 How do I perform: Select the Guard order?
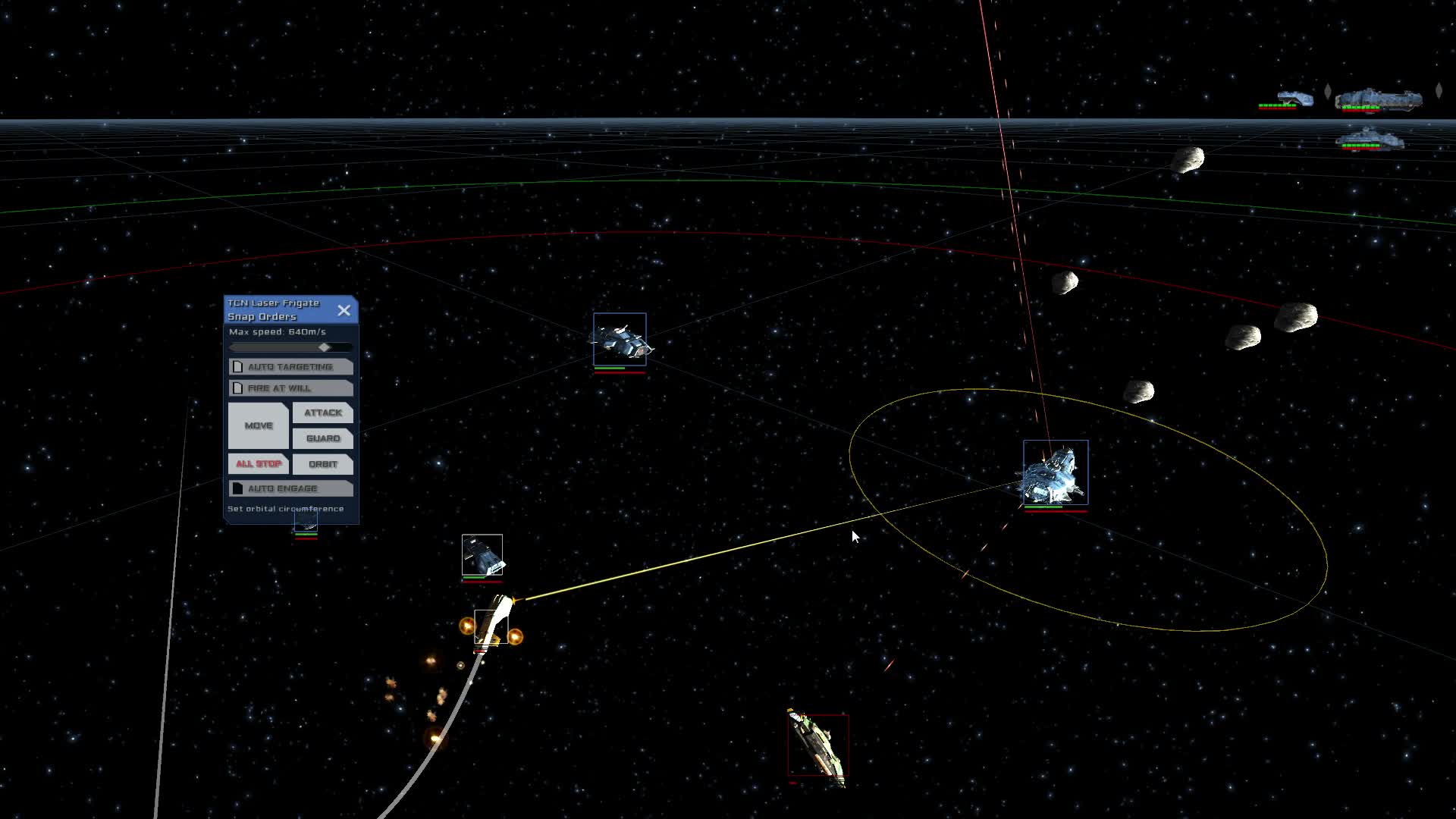tap(323, 438)
